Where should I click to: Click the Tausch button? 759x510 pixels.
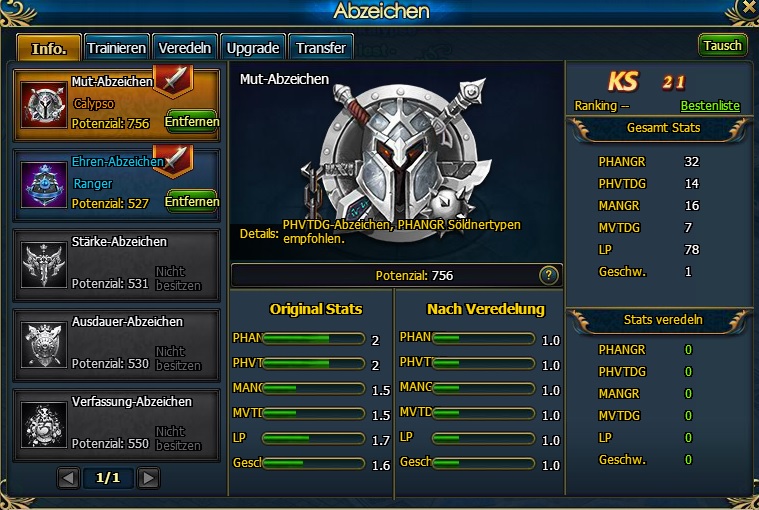tap(722, 46)
